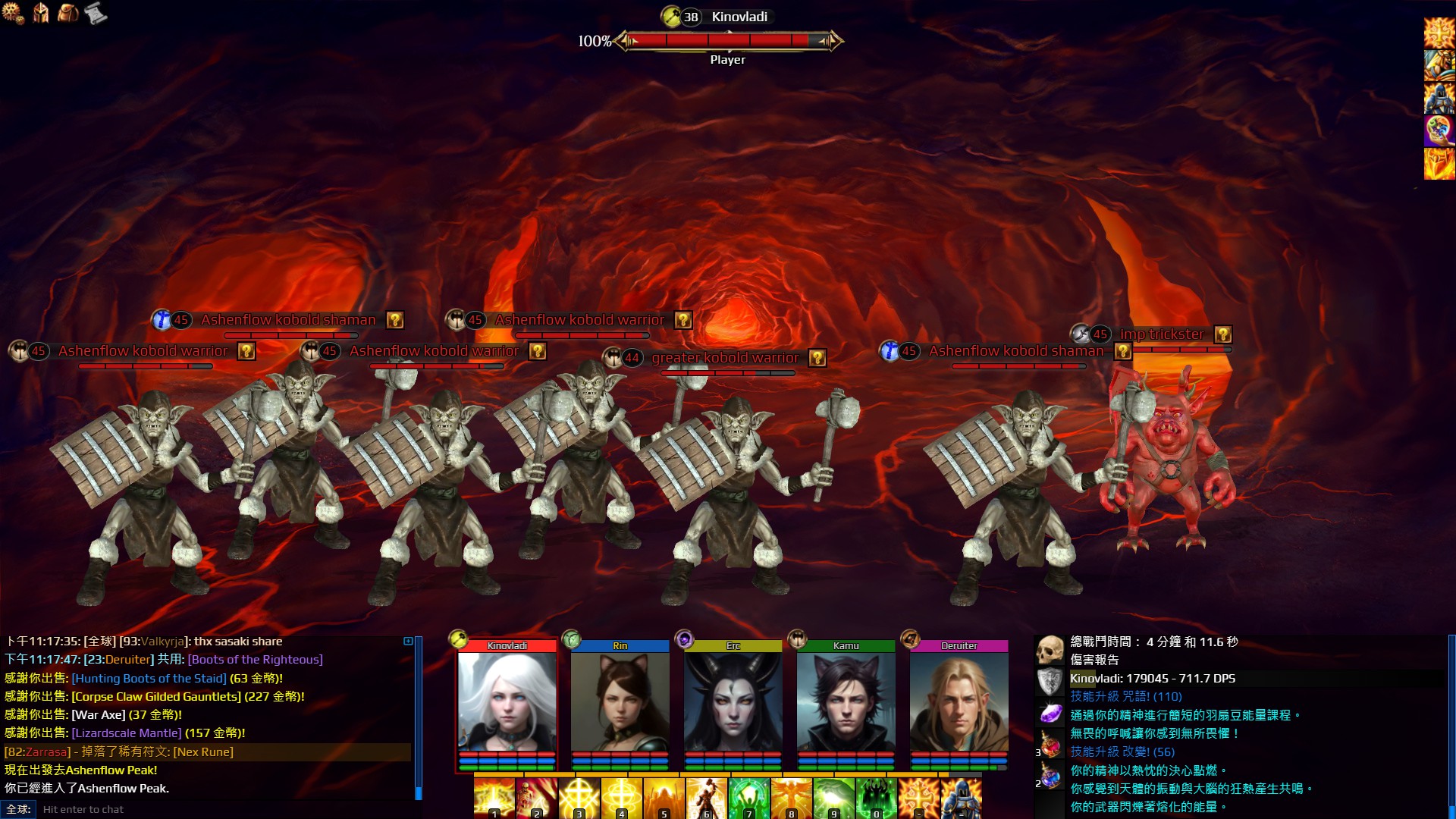This screenshot has height=819, width=1456.
Task: Click the Nex Rune link in chat
Action: (203, 752)
